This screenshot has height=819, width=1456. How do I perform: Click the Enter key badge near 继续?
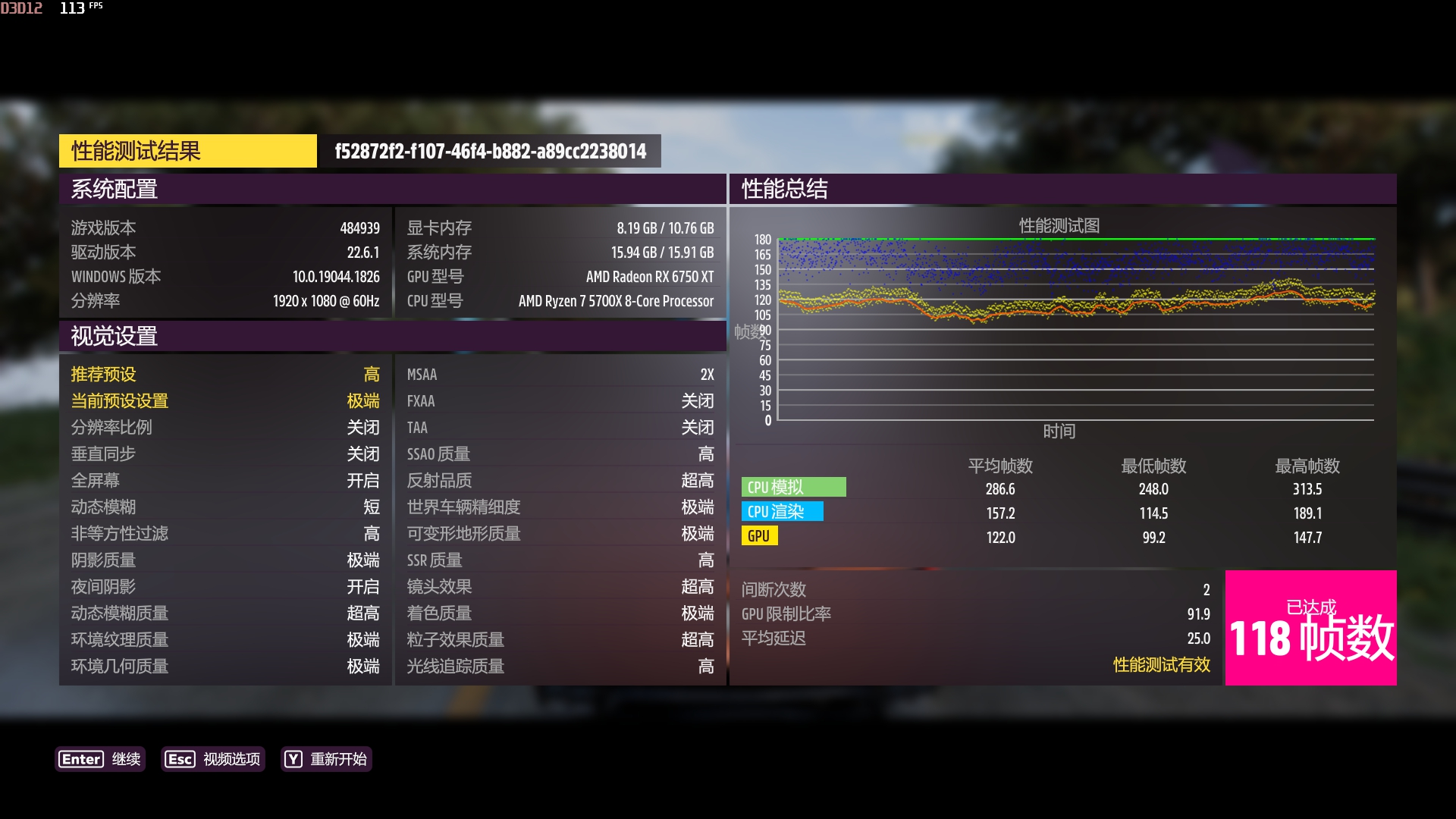81,759
